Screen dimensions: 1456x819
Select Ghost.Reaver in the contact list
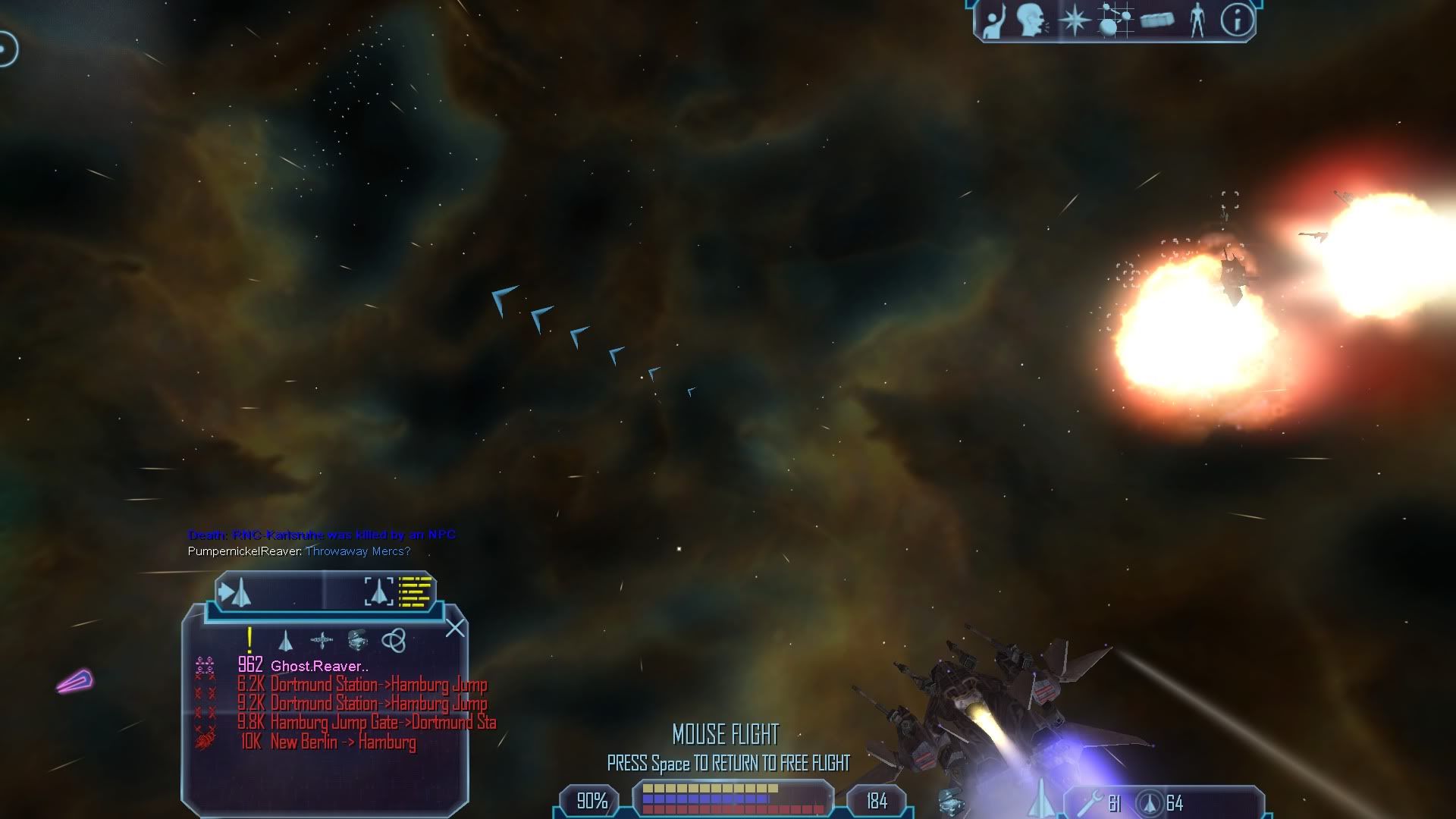coord(319,667)
